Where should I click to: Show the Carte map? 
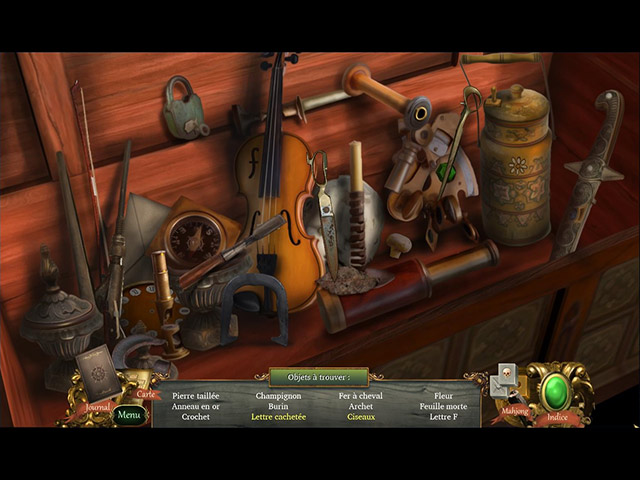tap(147, 393)
